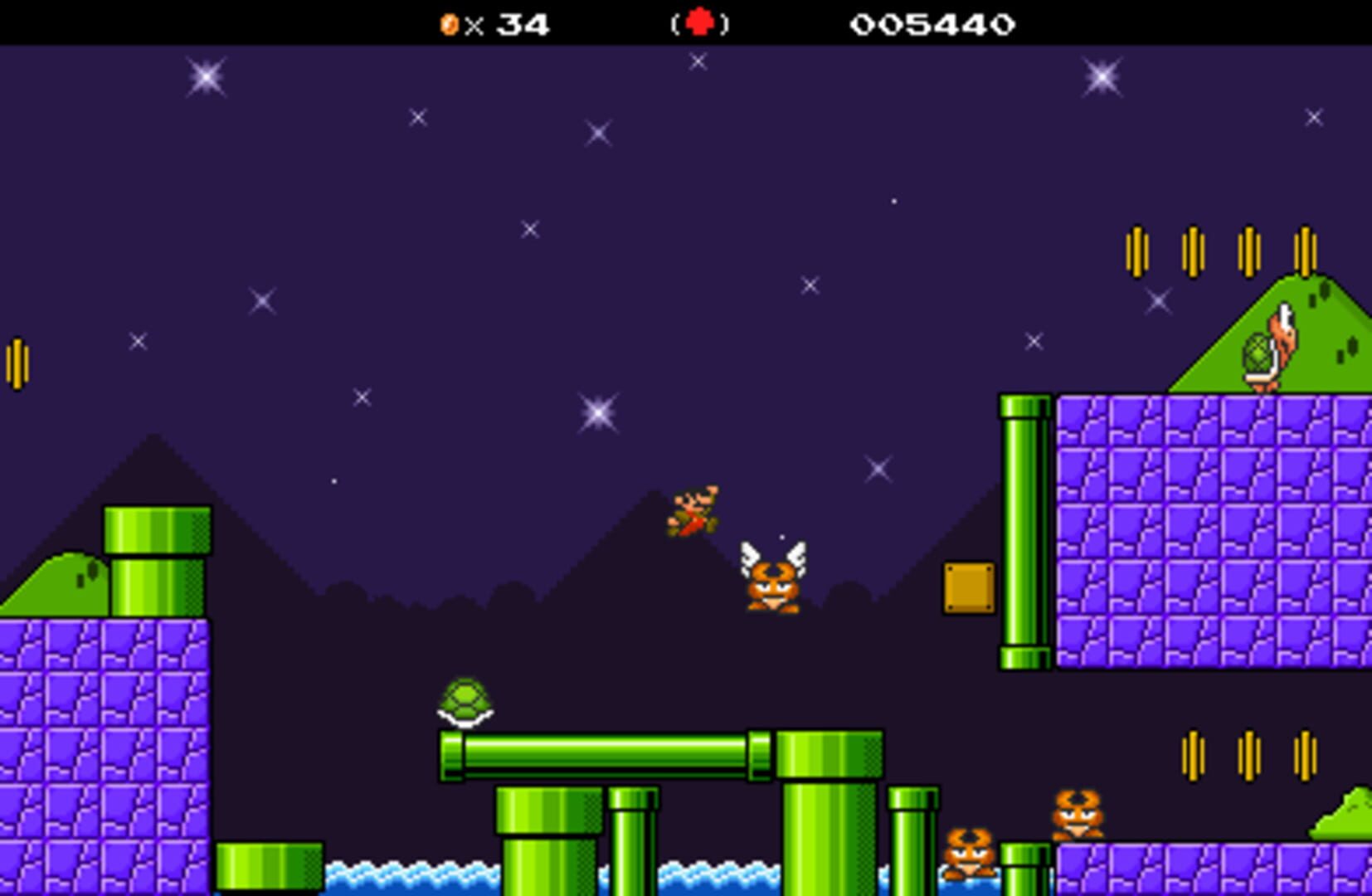Click the flying winged Paragoomba enemy
The image size is (1372, 896).
click(771, 581)
